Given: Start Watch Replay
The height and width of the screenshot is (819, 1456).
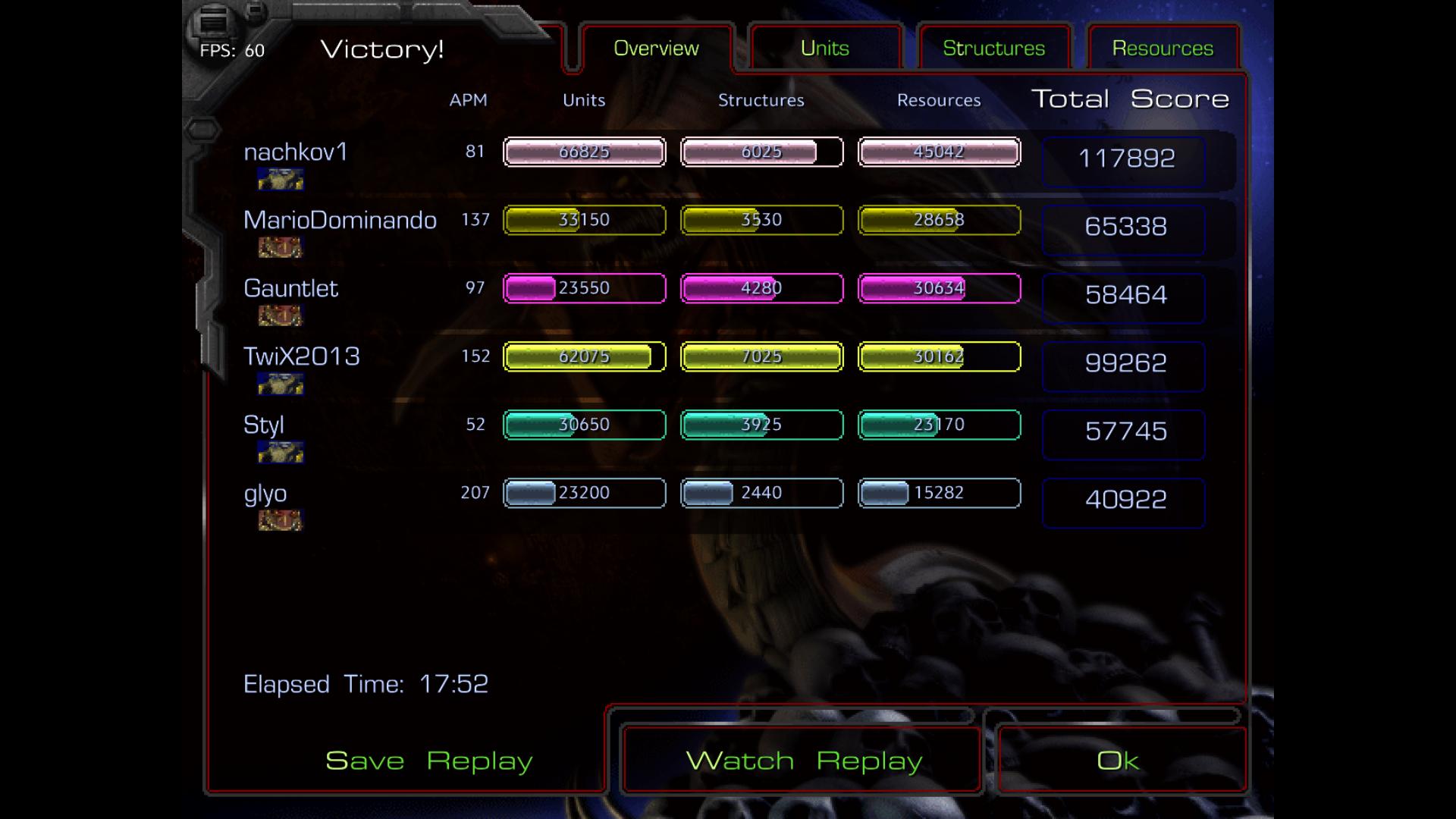Looking at the screenshot, I should coord(804,761).
